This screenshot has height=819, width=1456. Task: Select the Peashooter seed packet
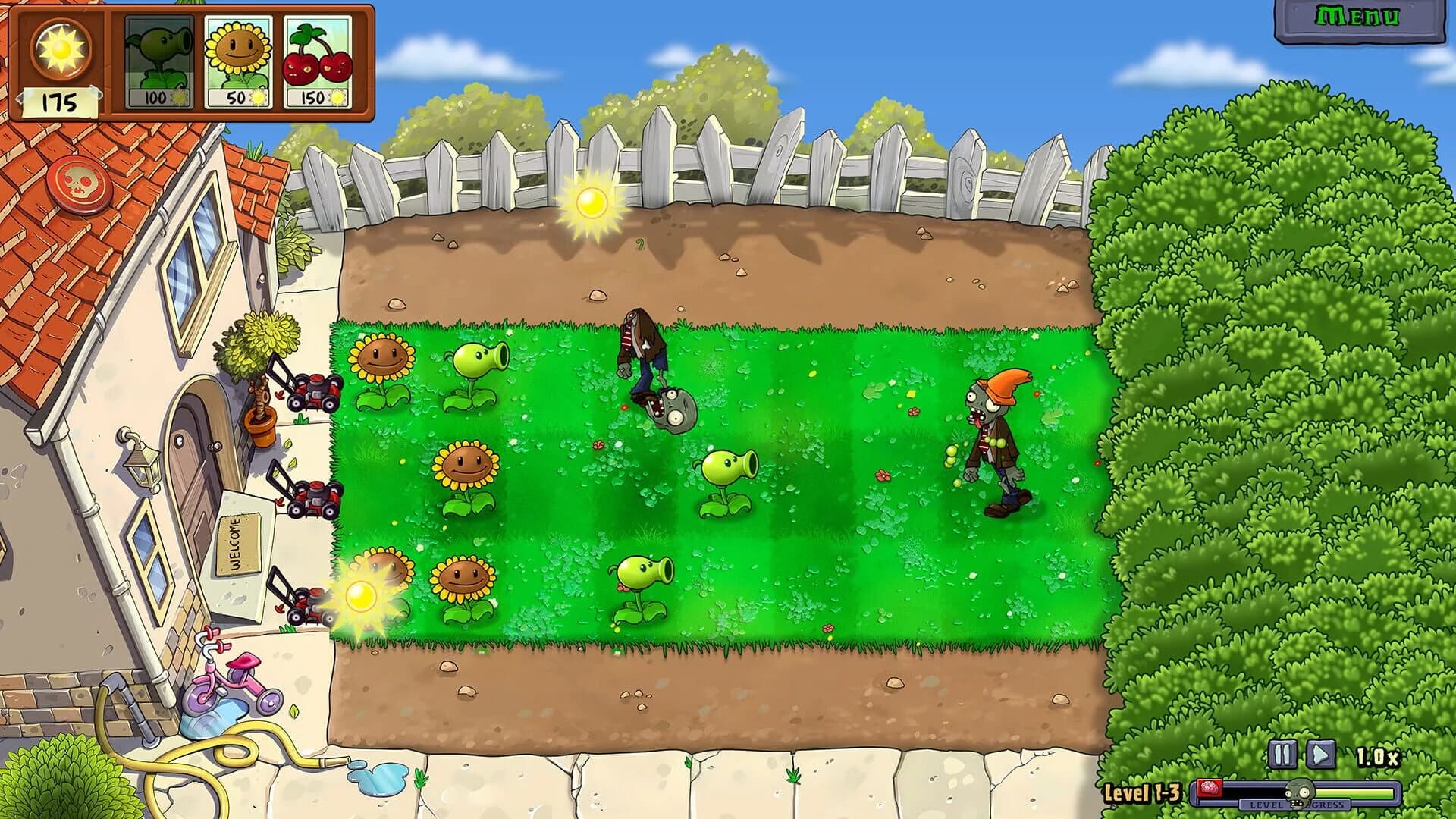tap(158, 61)
